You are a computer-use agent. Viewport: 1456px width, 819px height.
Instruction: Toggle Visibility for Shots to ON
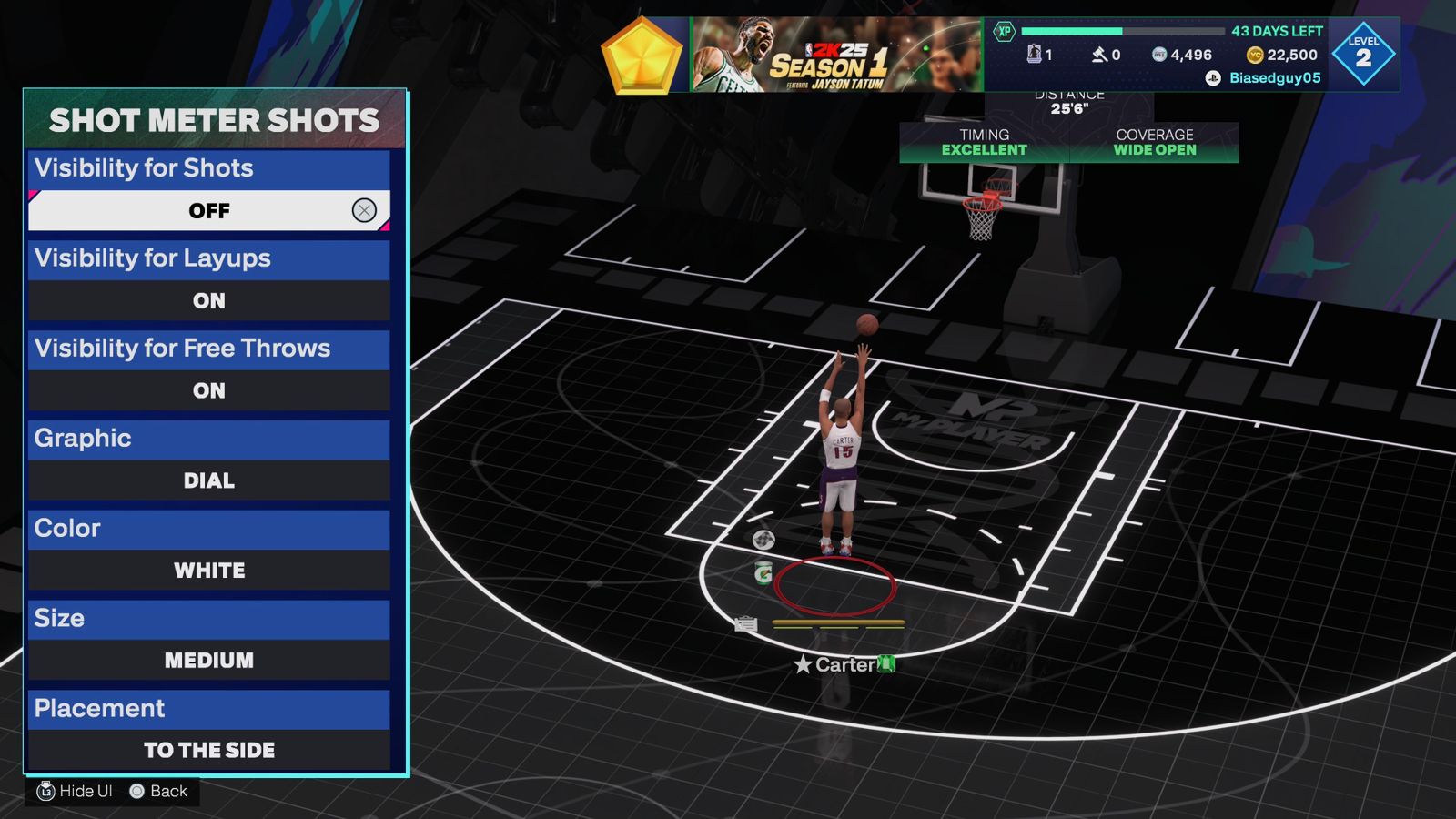click(209, 210)
